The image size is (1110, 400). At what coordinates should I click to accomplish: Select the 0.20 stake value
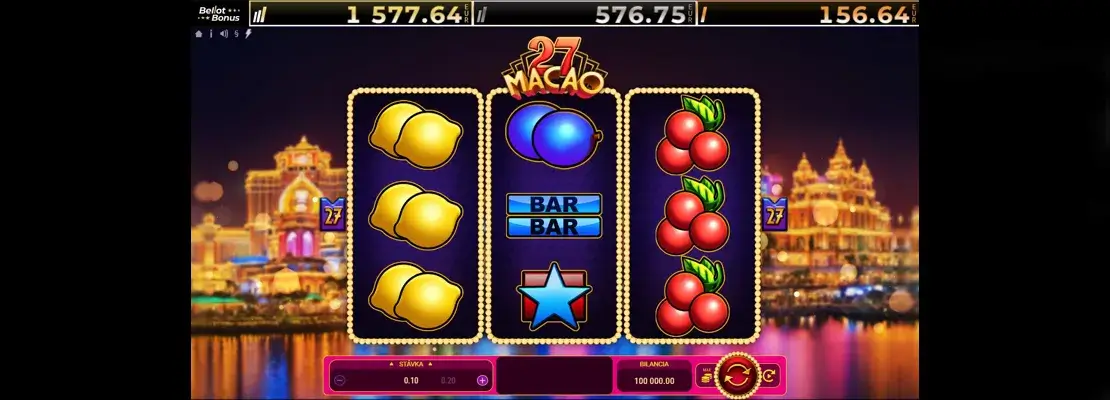click(448, 381)
